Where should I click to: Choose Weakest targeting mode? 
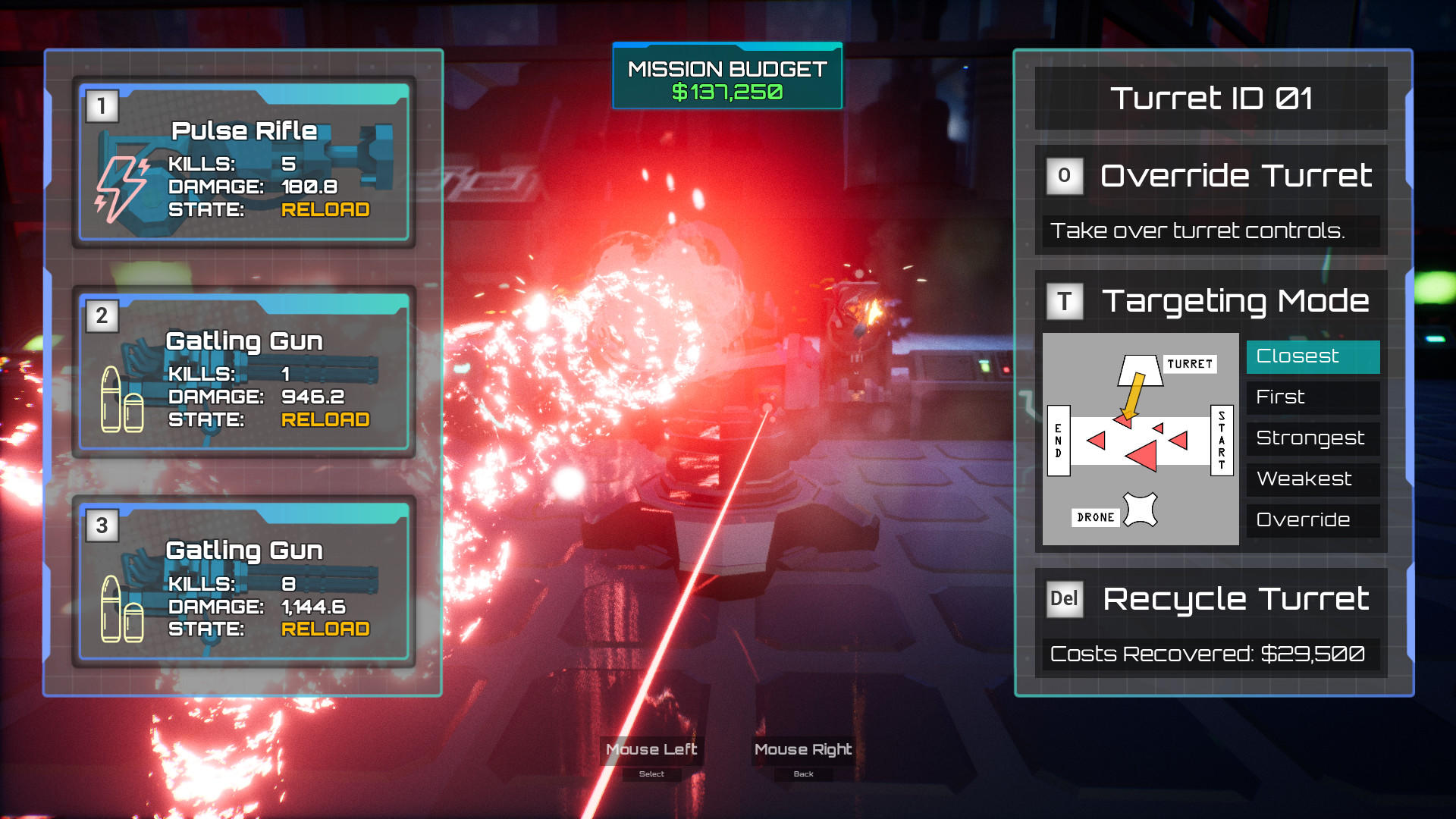[1312, 479]
